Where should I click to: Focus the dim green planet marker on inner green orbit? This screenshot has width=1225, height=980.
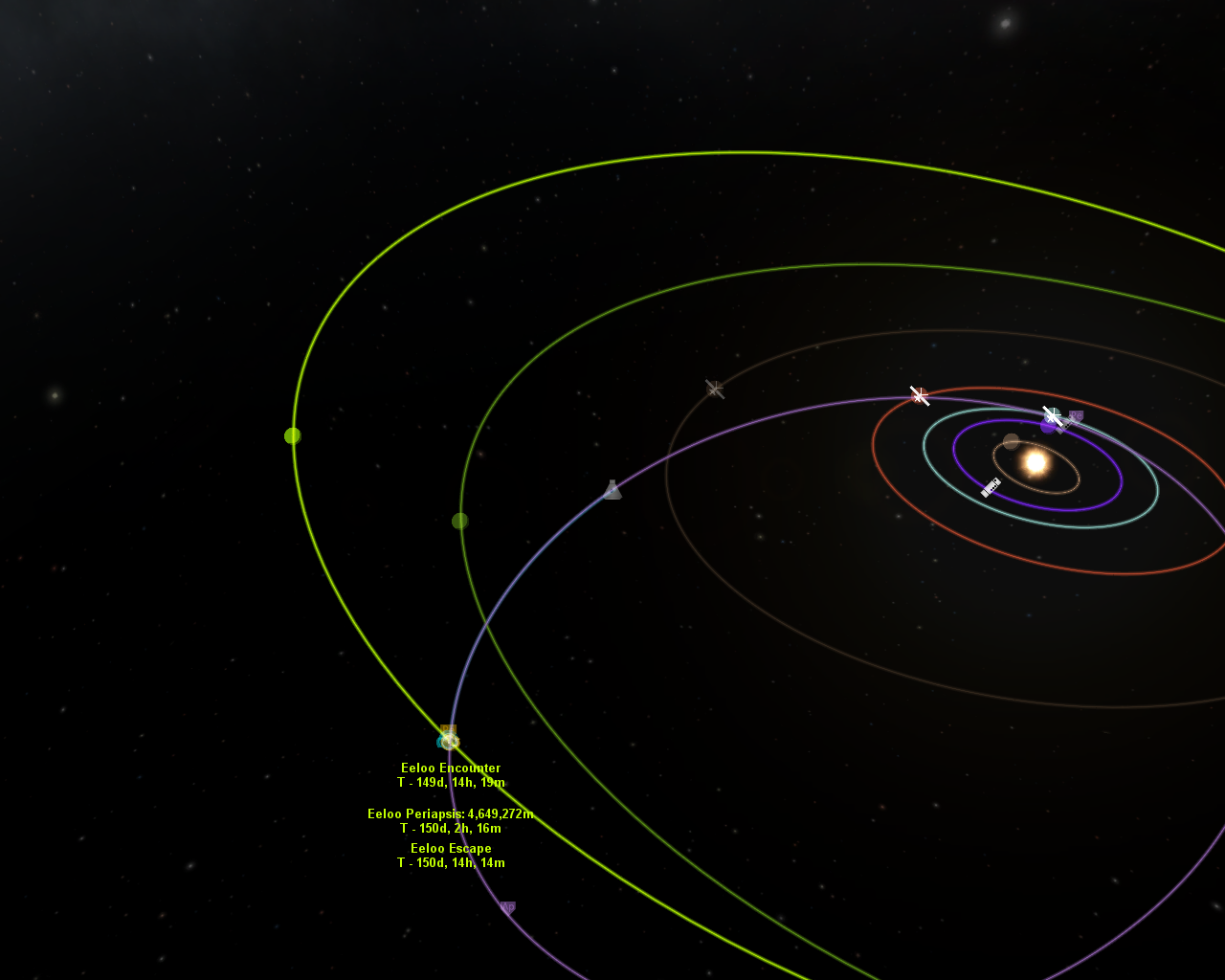(x=460, y=521)
